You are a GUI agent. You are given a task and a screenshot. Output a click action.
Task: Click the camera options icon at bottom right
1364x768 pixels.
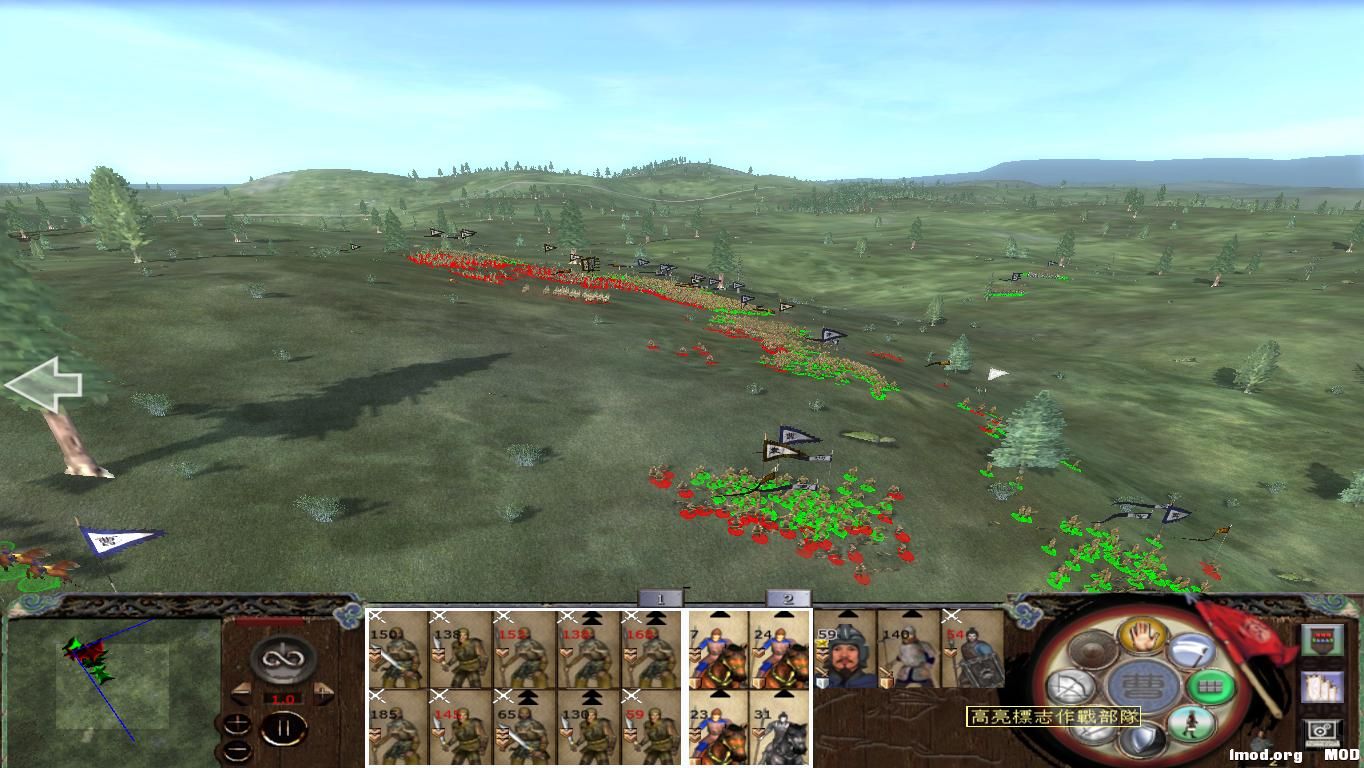point(1322,730)
